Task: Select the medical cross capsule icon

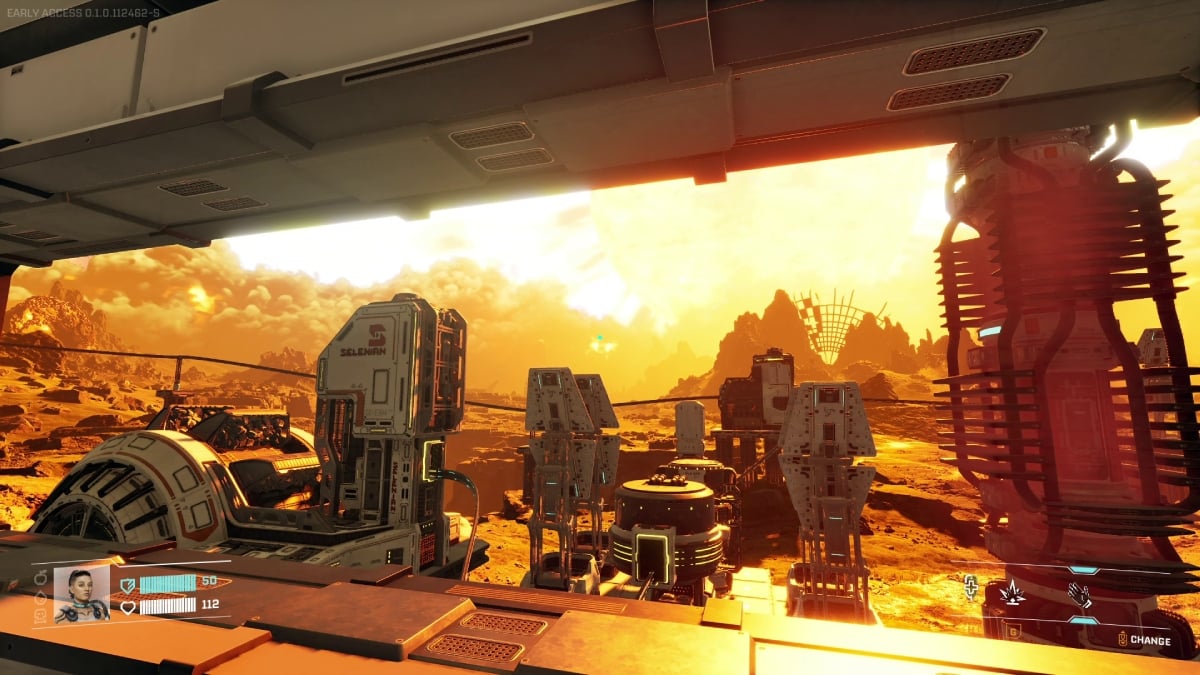Action: (x=972, y=587)
